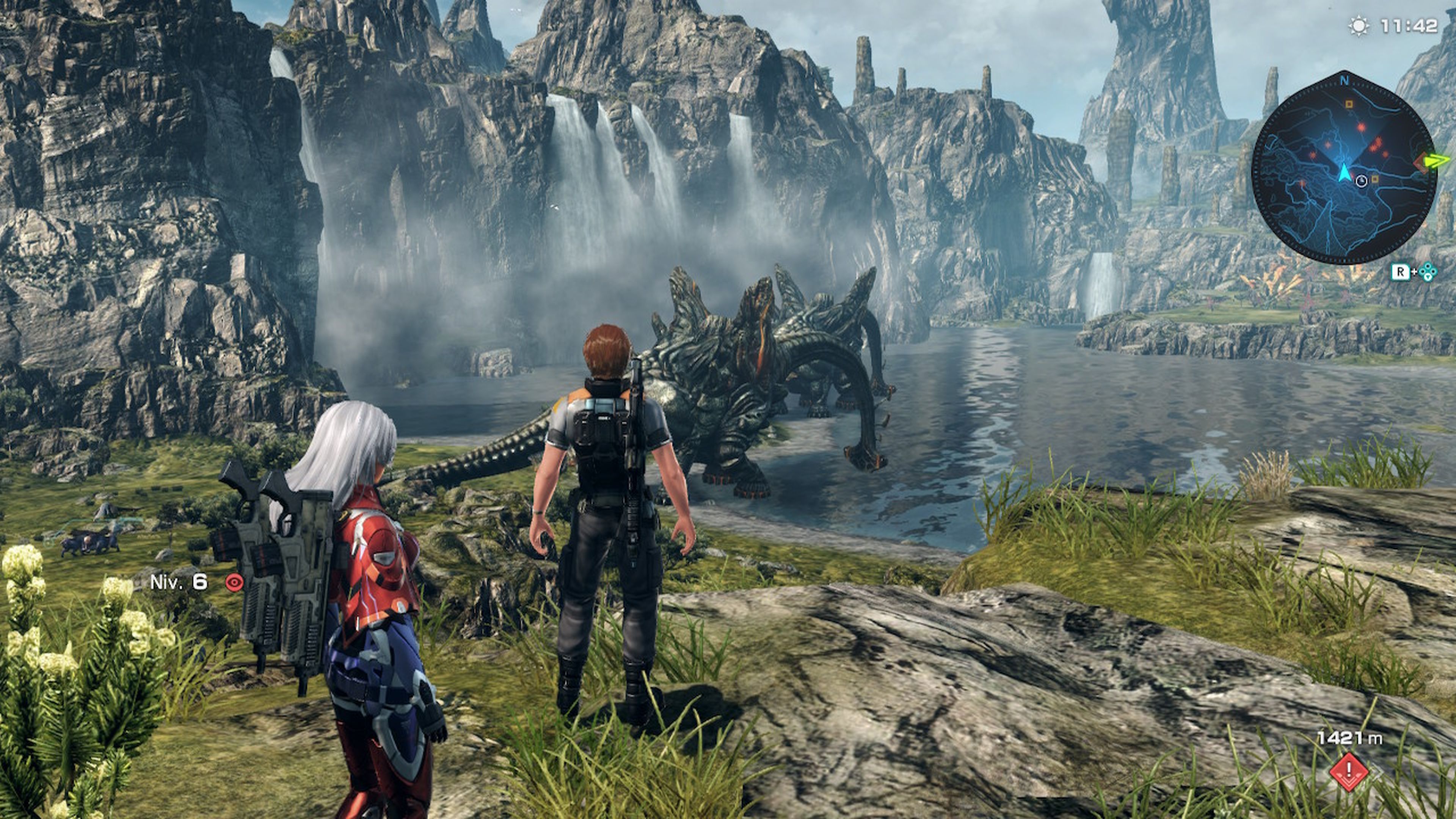Select the Niv. 6 enemy level label
1456x819 pixels.
click(x=178, y=582)
